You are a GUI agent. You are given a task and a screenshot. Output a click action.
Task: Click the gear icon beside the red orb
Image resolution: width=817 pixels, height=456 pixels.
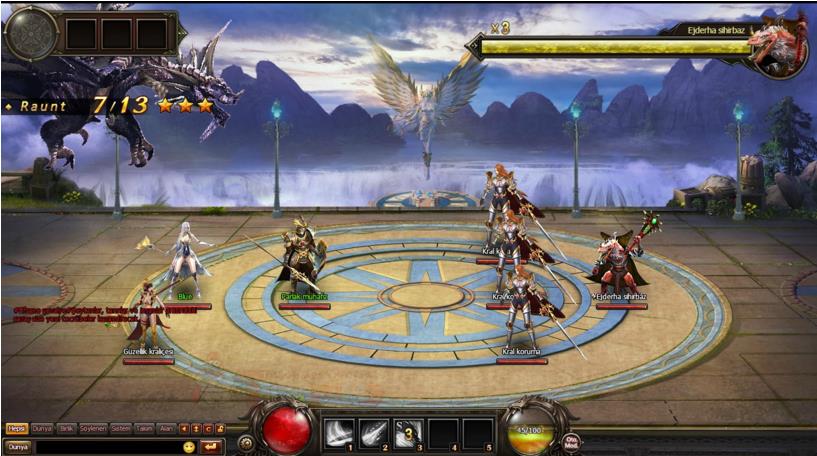245,439
